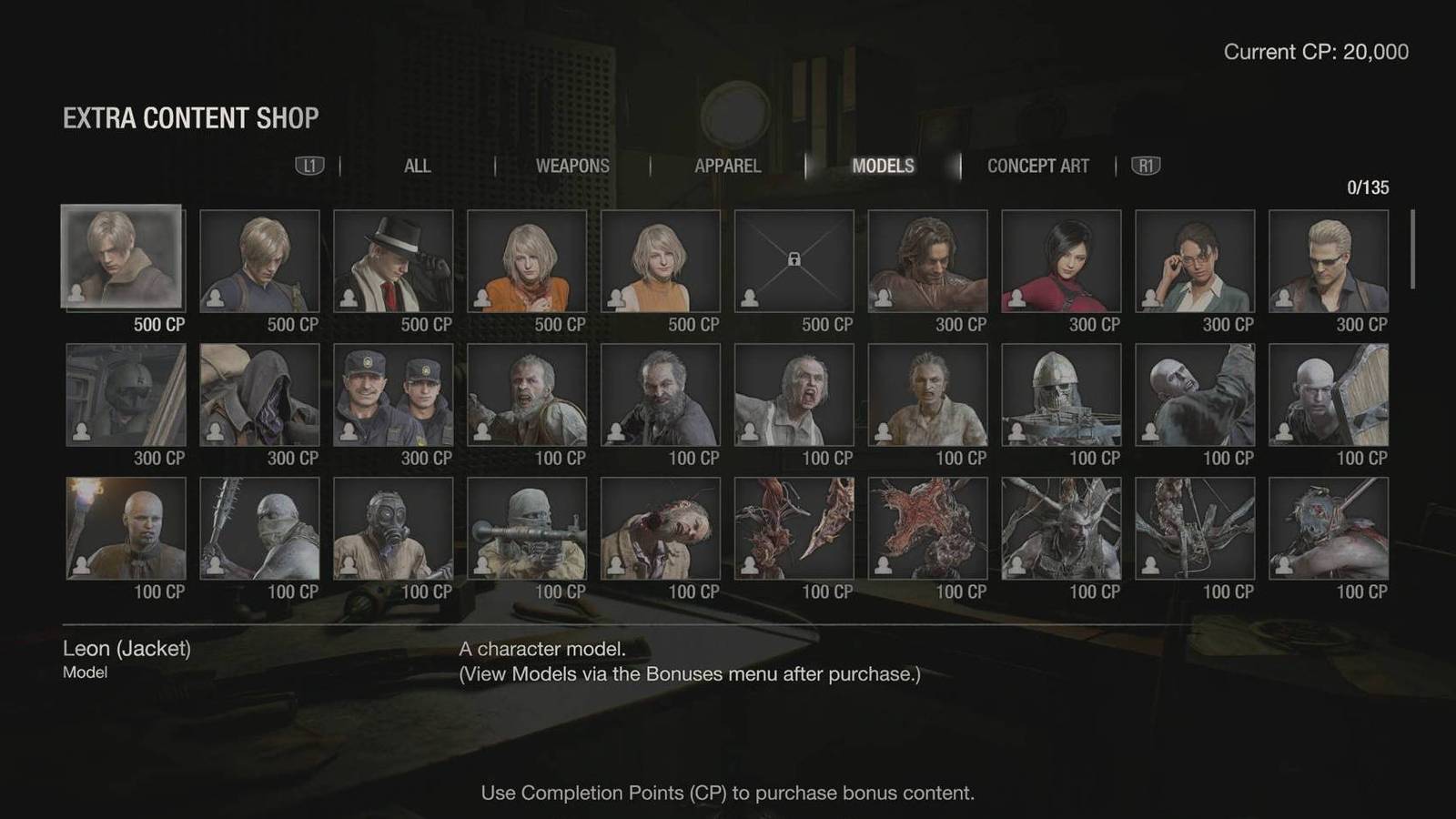Switch to the ALL tab

click(417, 166)
